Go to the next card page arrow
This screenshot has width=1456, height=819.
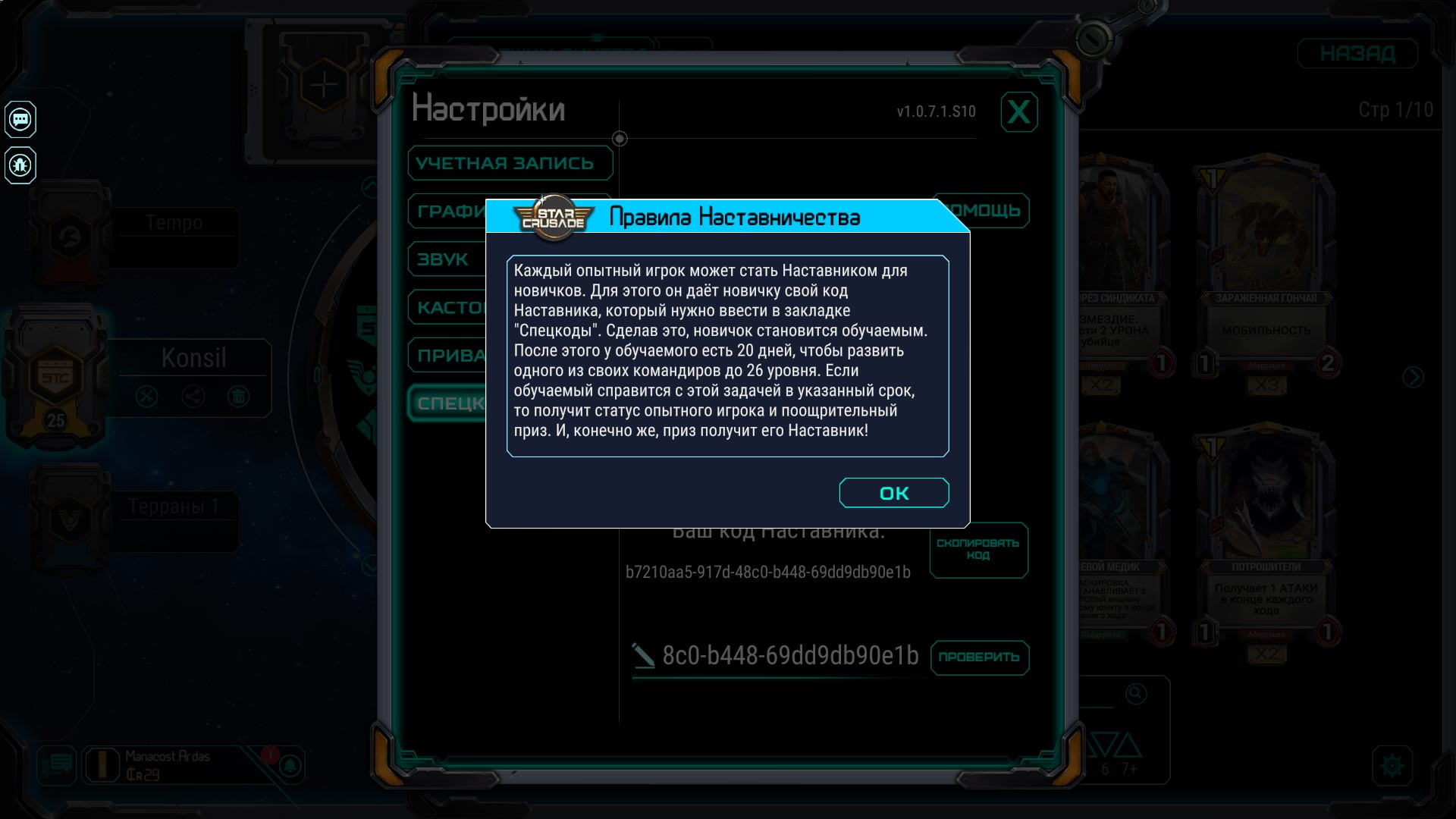[1413, 377]
